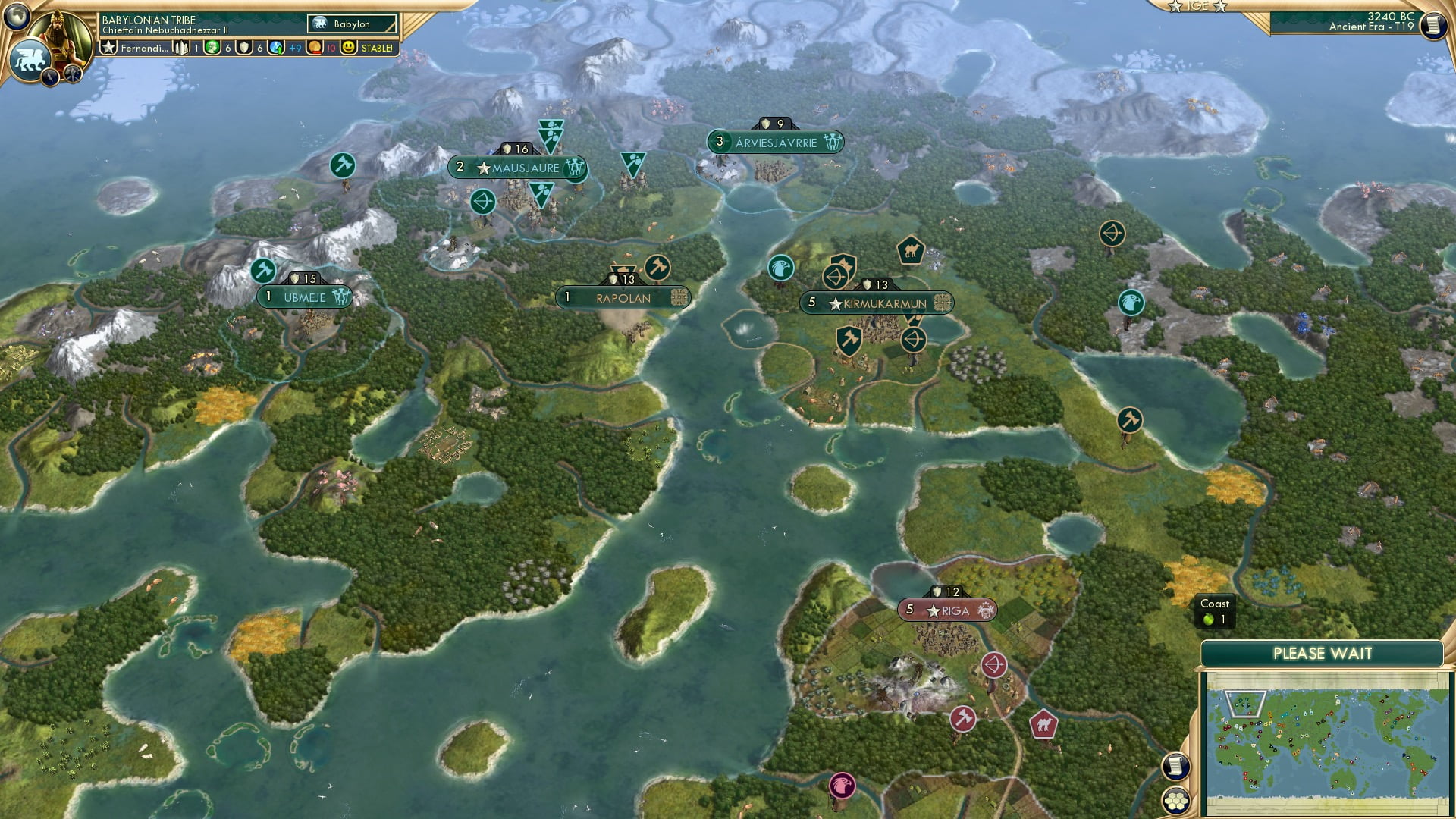
Task: Click the shield icon in the top status bar
Action: [243, 47]
